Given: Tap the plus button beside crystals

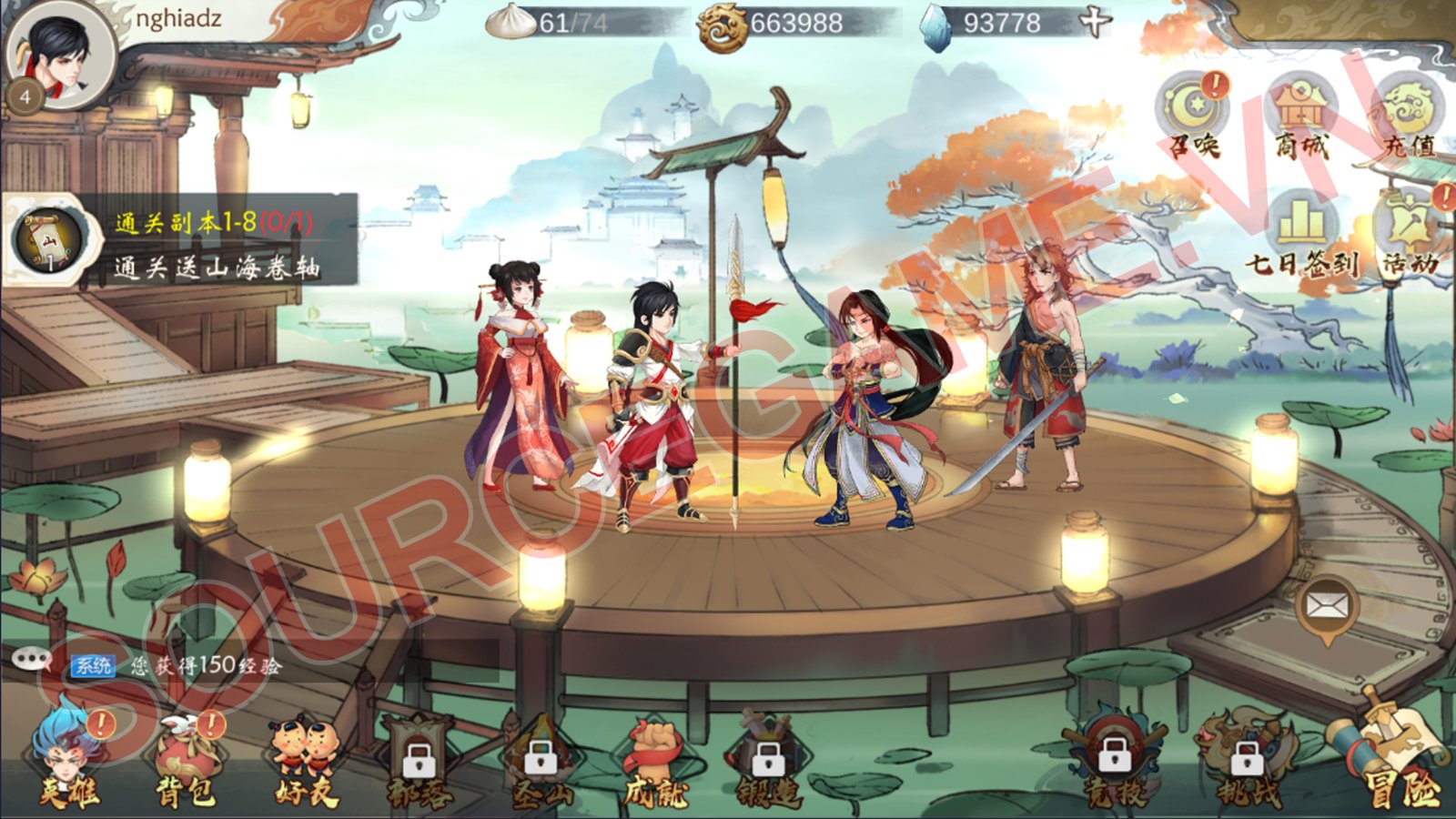Looking at the screenshot, I should pos(1096,22).
